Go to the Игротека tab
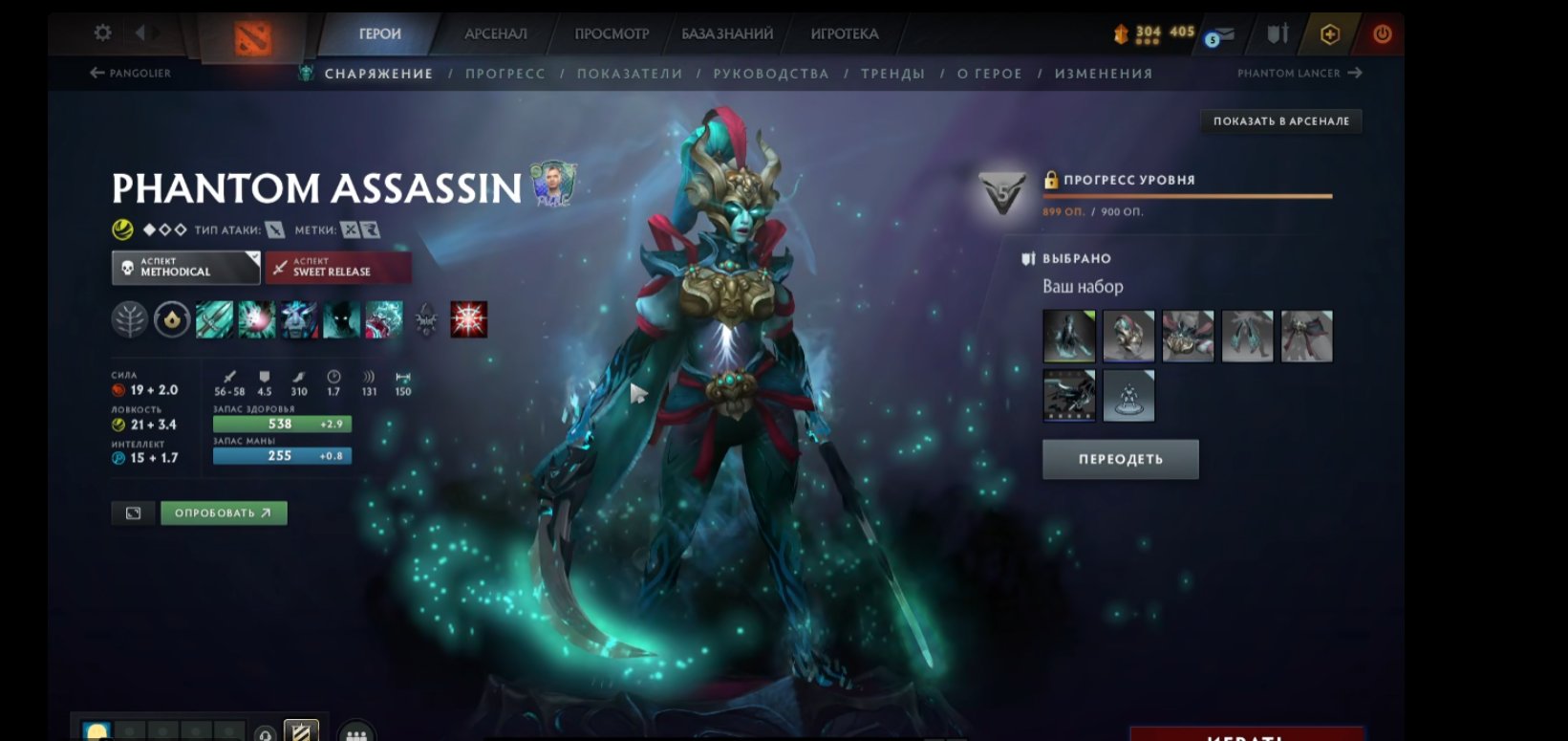 844,33
